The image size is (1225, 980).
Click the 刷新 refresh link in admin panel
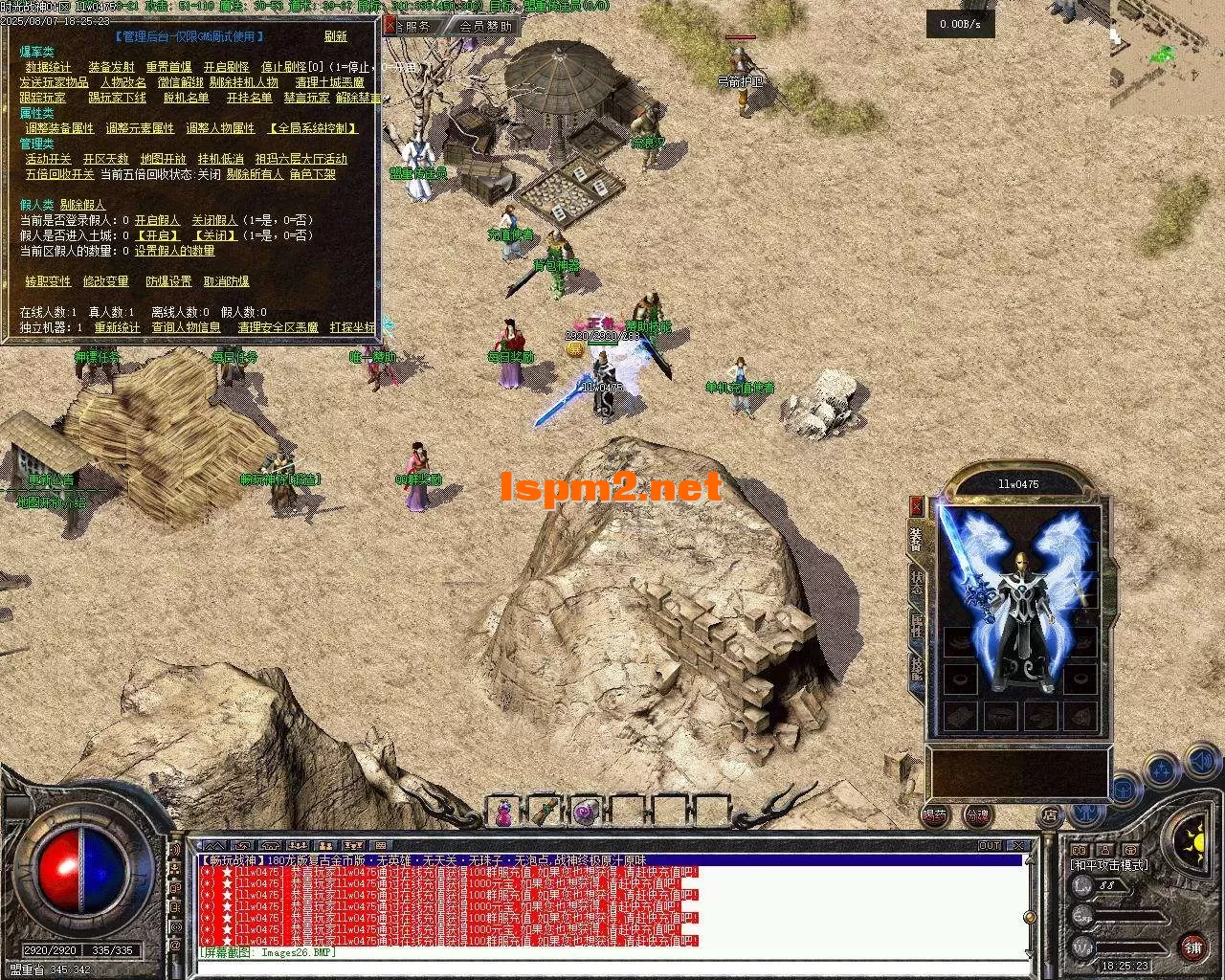pos(335,36)
